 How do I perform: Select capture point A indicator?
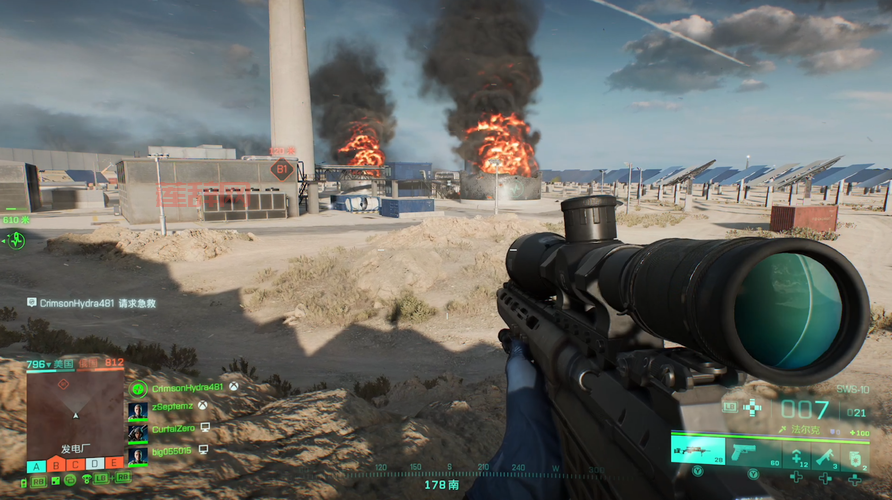click(36, 465)
